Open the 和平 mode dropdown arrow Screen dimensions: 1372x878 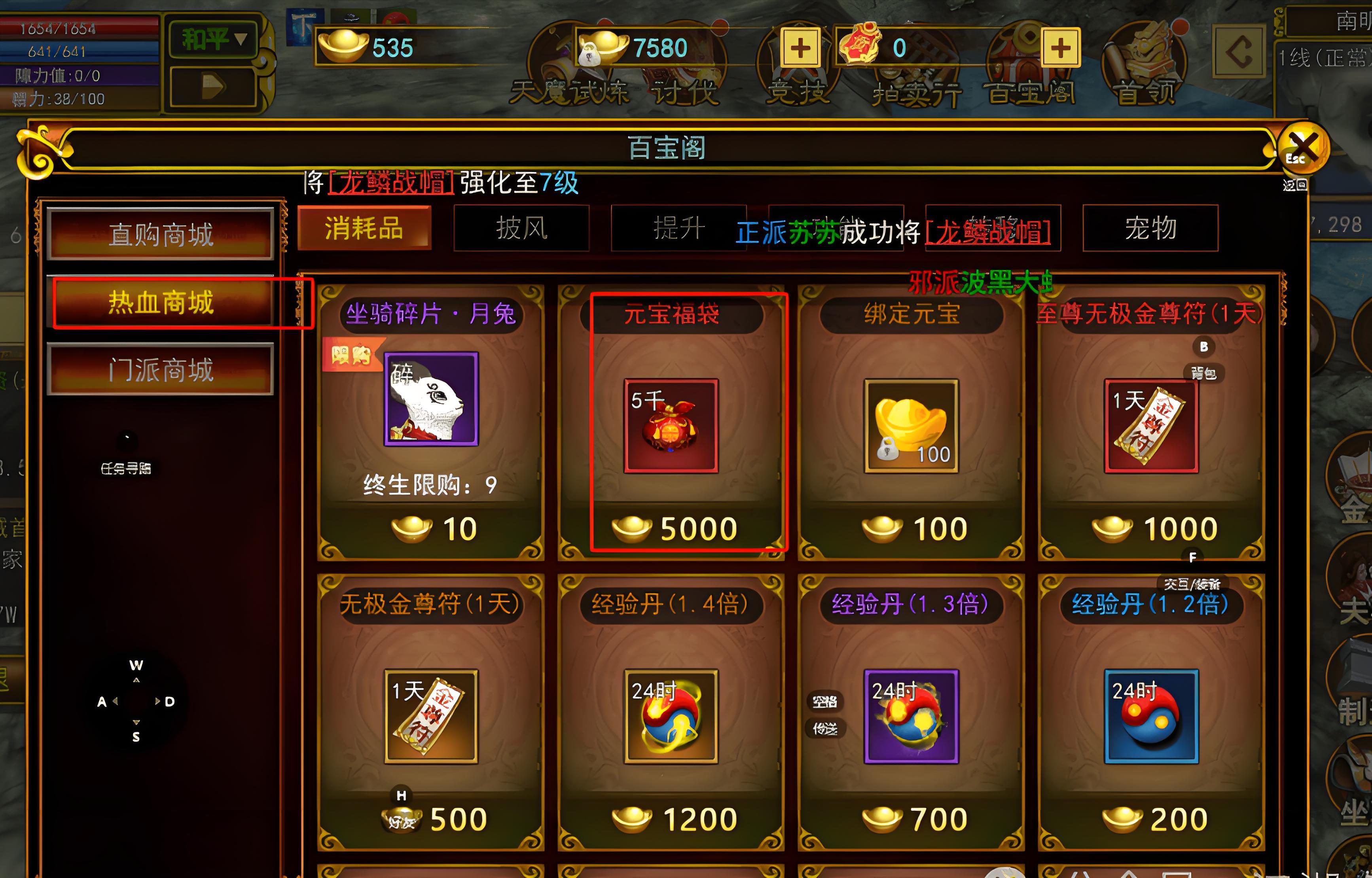(242, 39)
